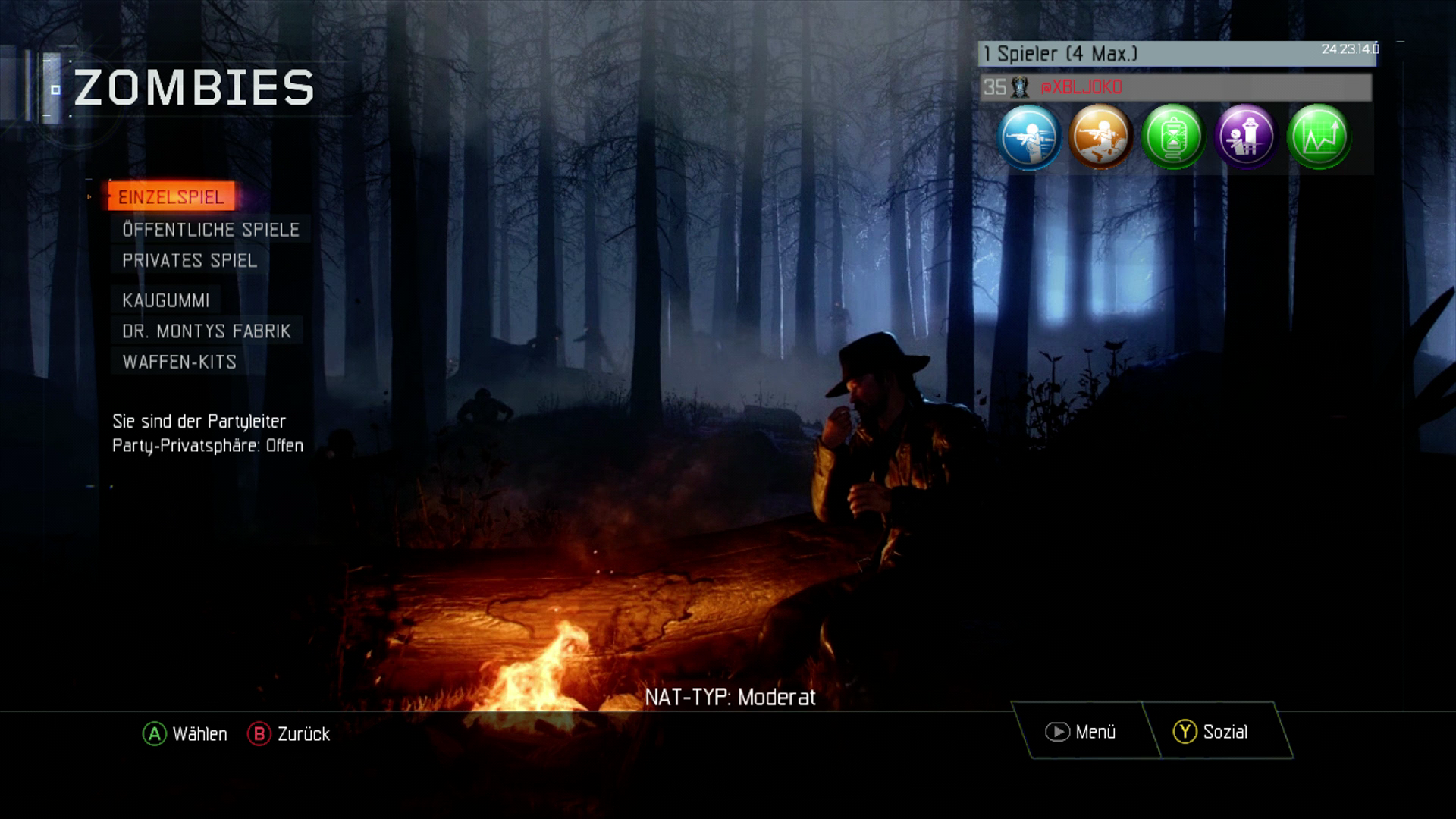Open the Waffen-Kits option
The width and height of the screenshot is (1456, 819).
pyautogui.click(x=179, y=362)
